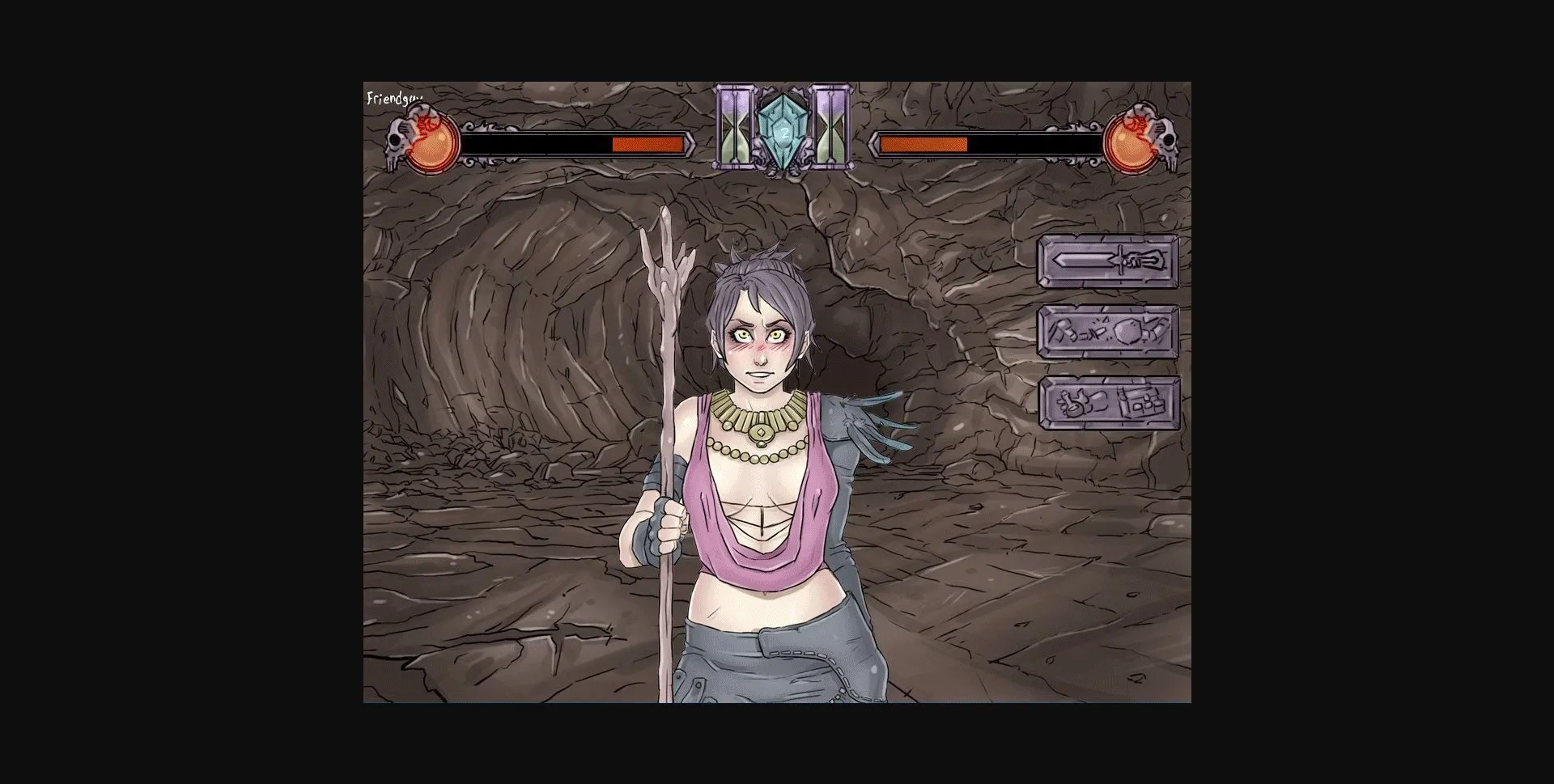
Task: Expand the Items button into its submenu
Action: 1110,402
